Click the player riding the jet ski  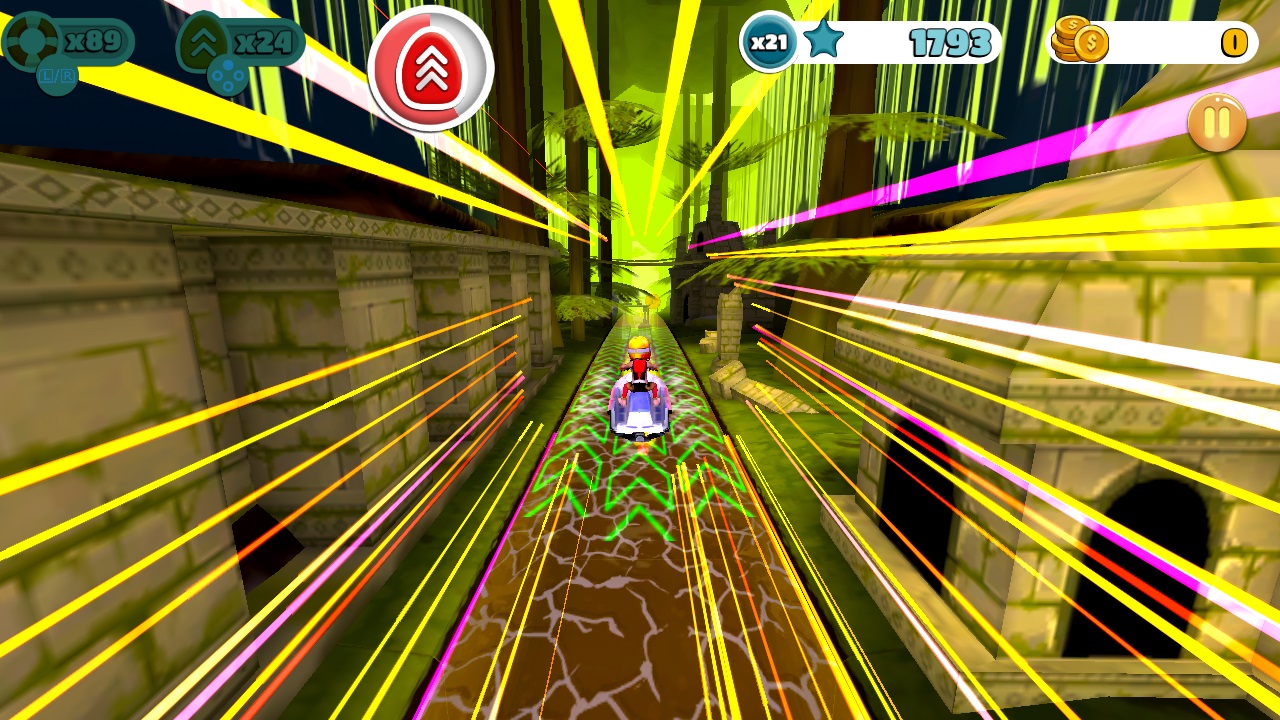[640, 390]
